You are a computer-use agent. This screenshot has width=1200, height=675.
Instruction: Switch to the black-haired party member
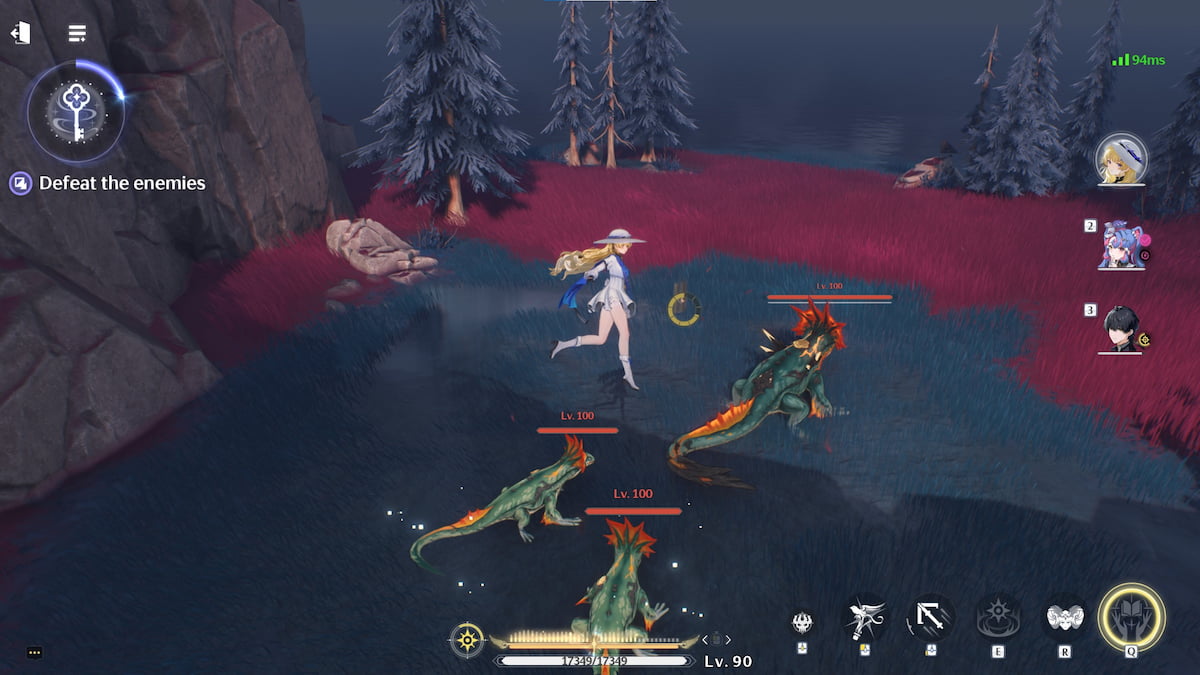tap(1120, 329)
